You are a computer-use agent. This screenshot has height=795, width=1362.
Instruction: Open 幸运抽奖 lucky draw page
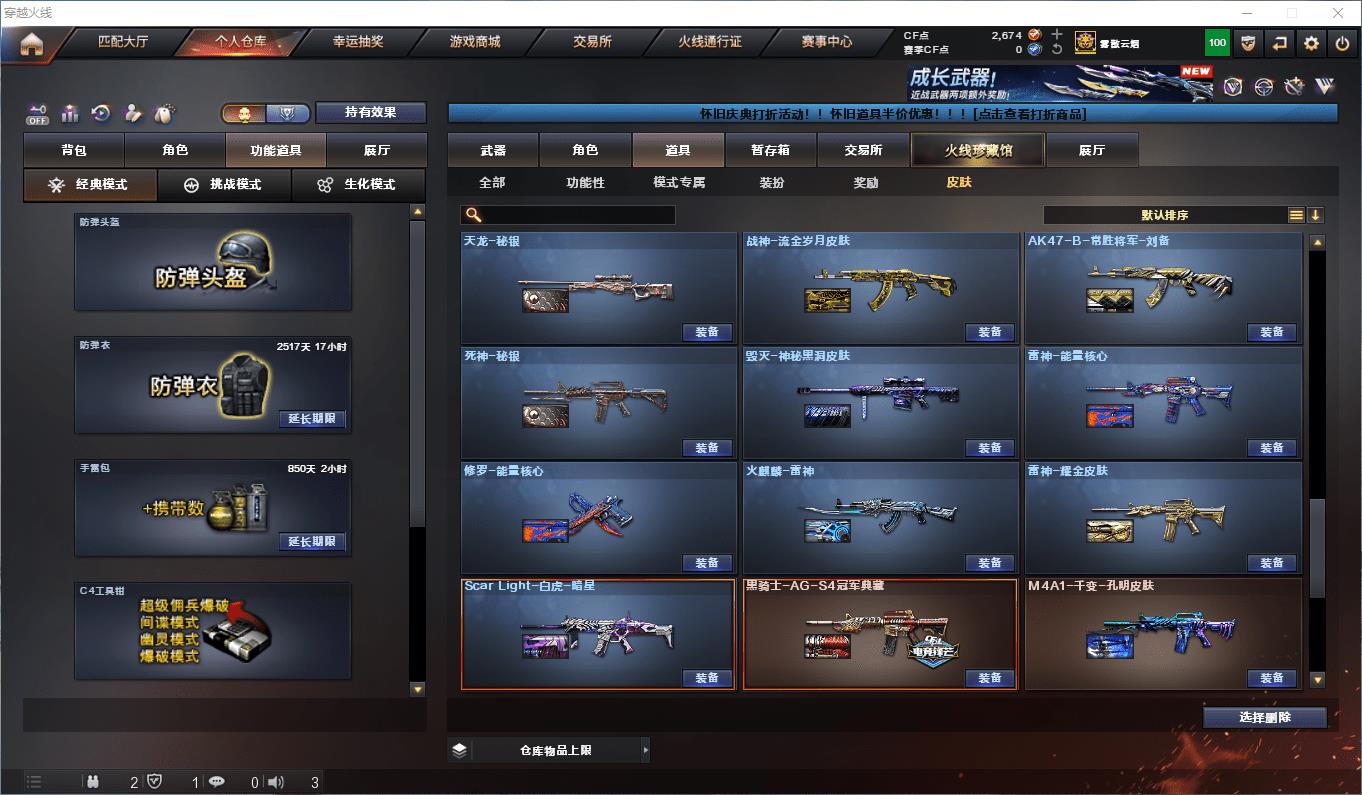click(x=358, y=42)
